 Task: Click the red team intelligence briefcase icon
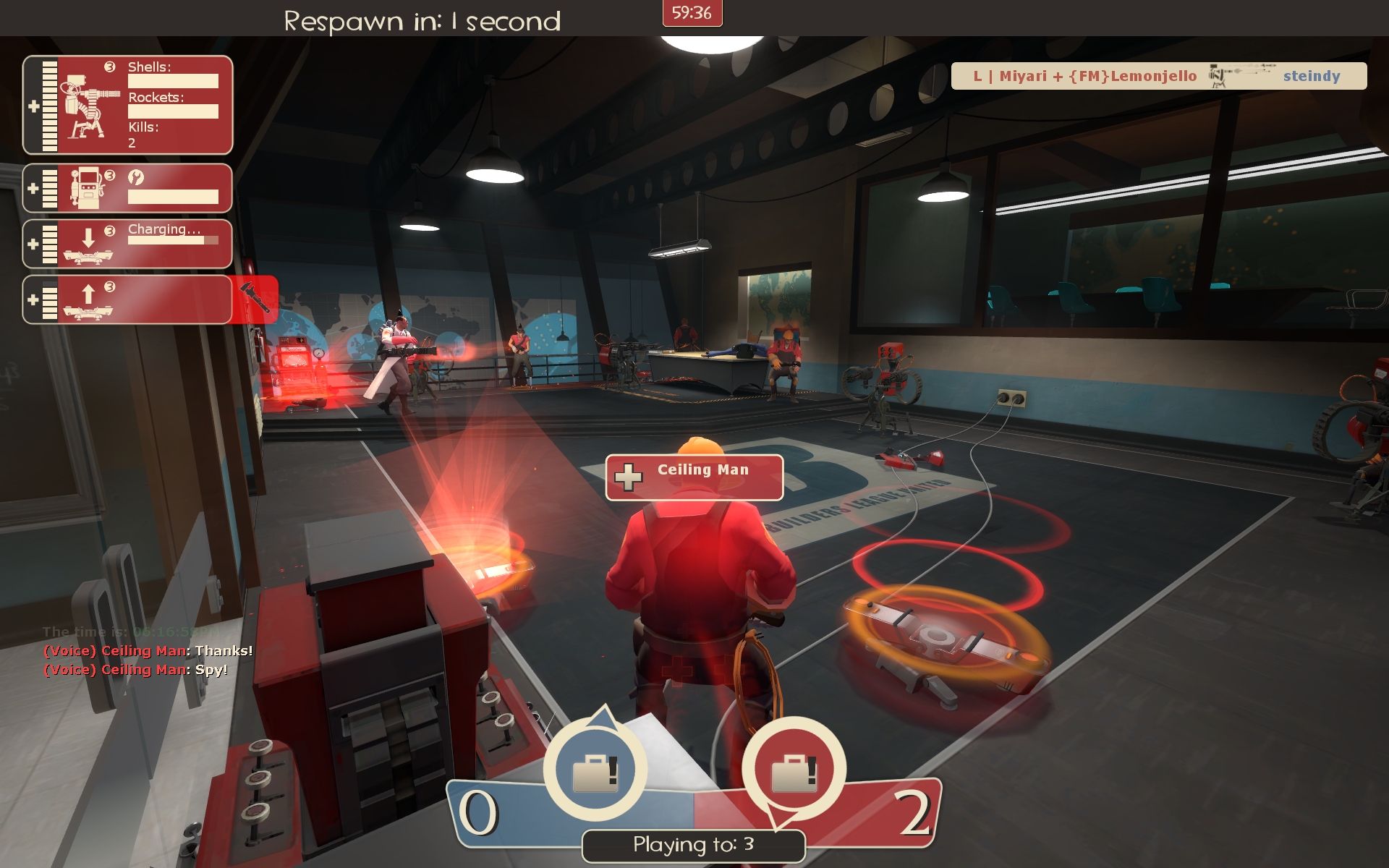click(x=794, y=772)
